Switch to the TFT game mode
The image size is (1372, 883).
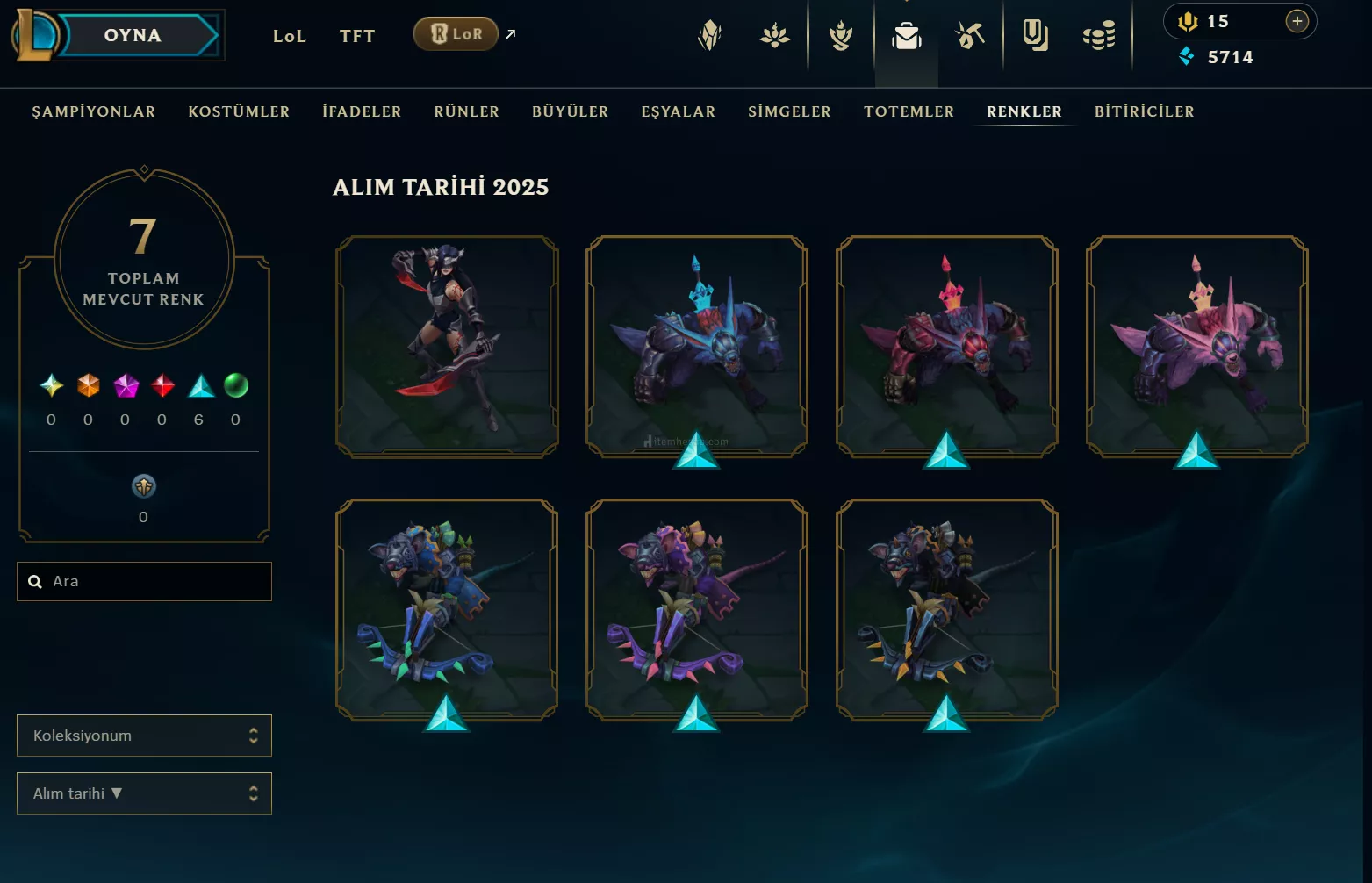click(x=357, y=36)
